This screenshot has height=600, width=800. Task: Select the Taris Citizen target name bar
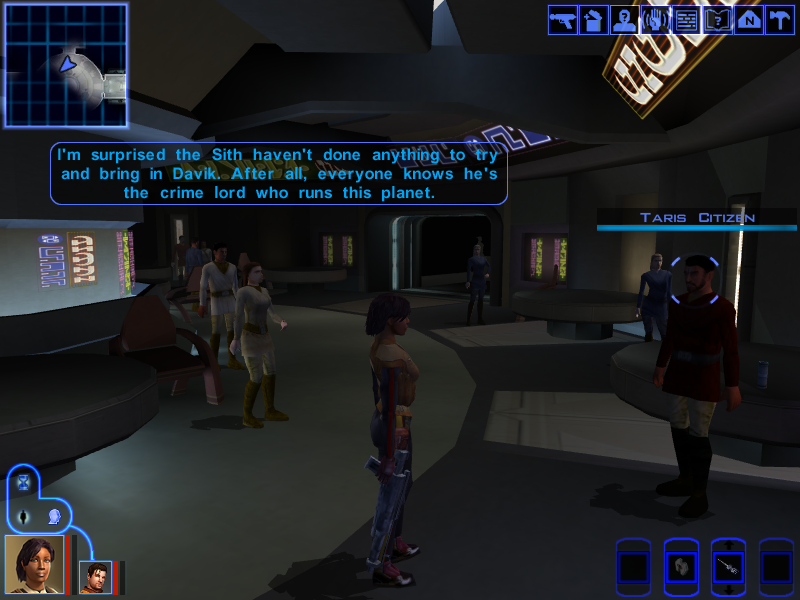click(697, 218)
